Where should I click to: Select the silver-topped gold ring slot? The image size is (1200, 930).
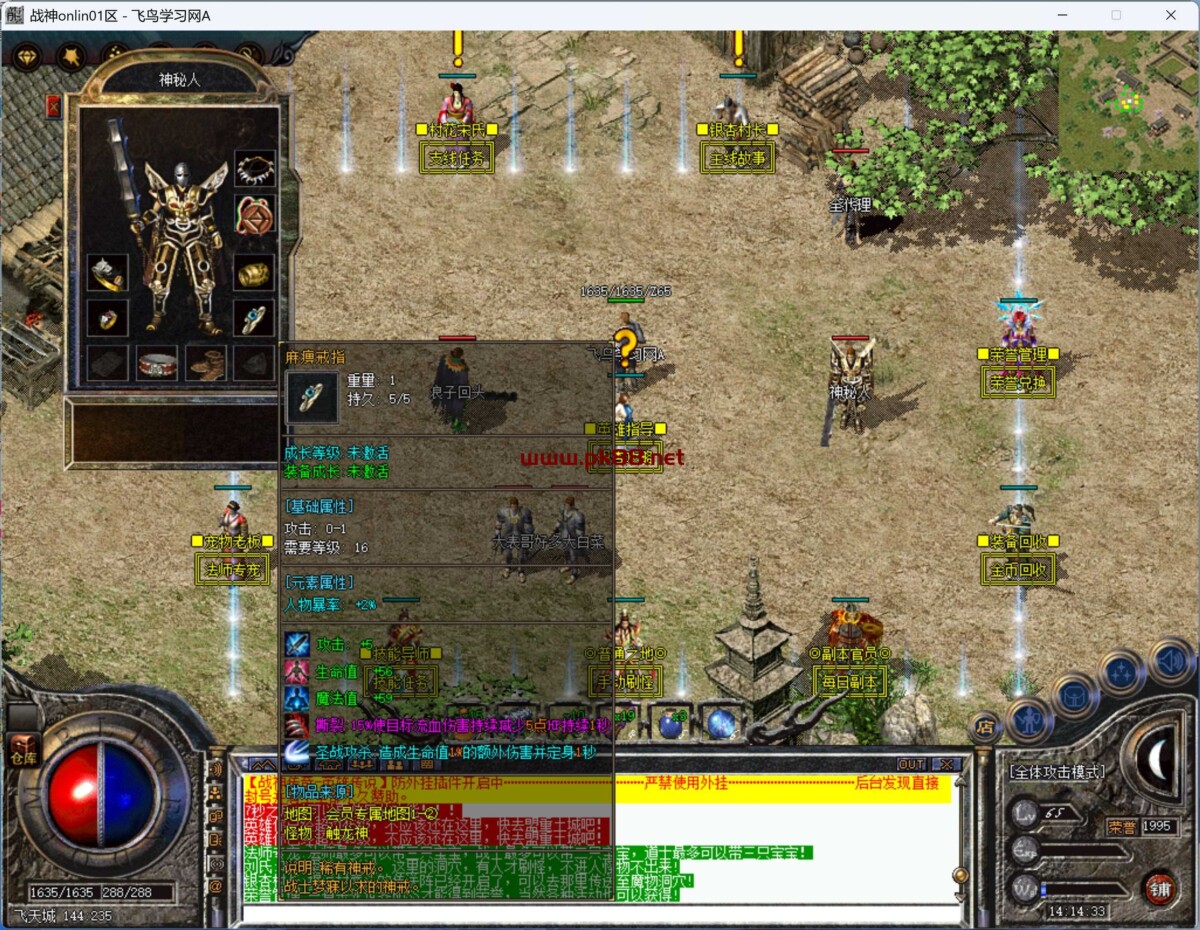pos(106,272)
